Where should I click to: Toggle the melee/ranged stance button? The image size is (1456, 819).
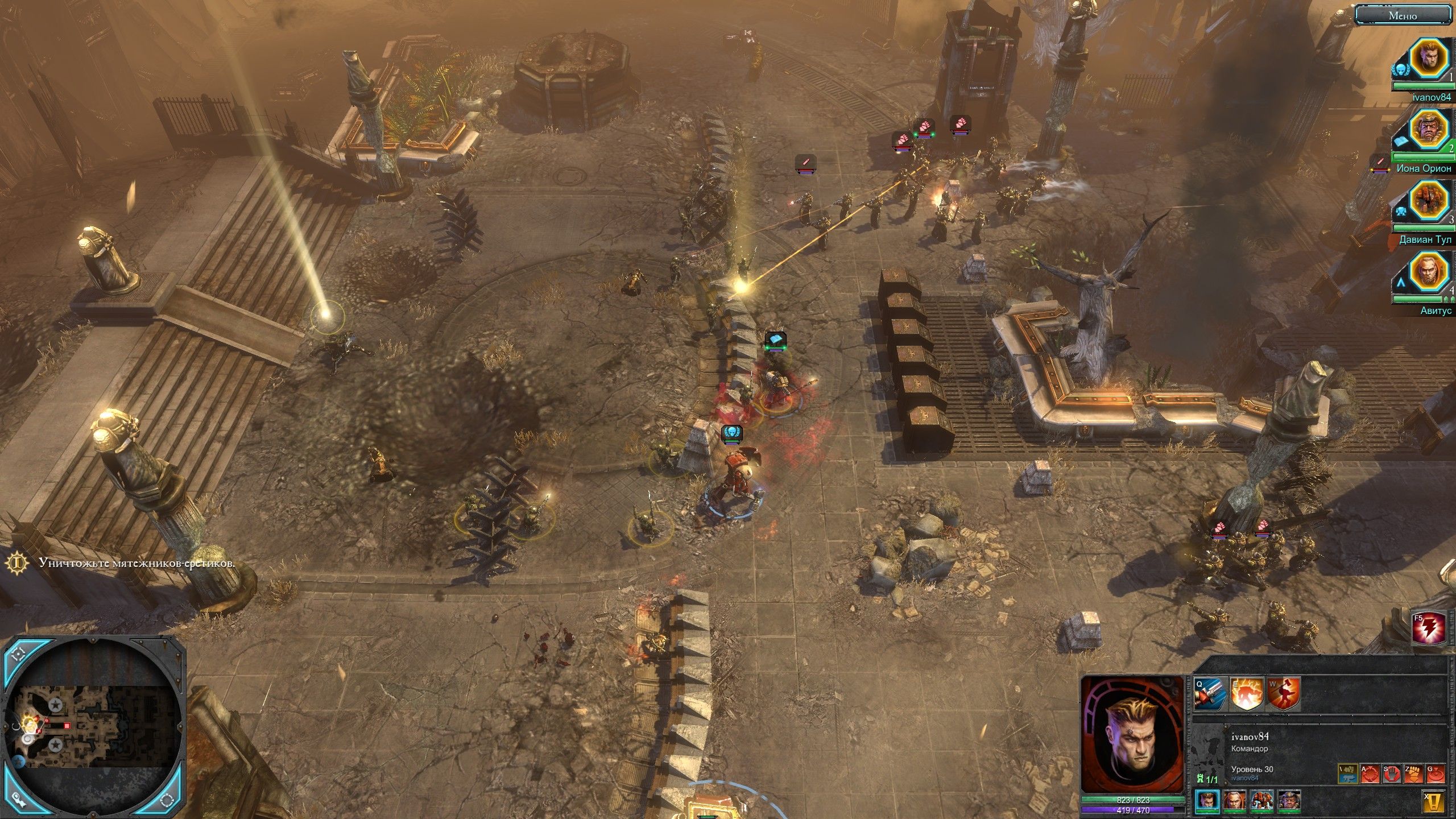coord(1347,773)
